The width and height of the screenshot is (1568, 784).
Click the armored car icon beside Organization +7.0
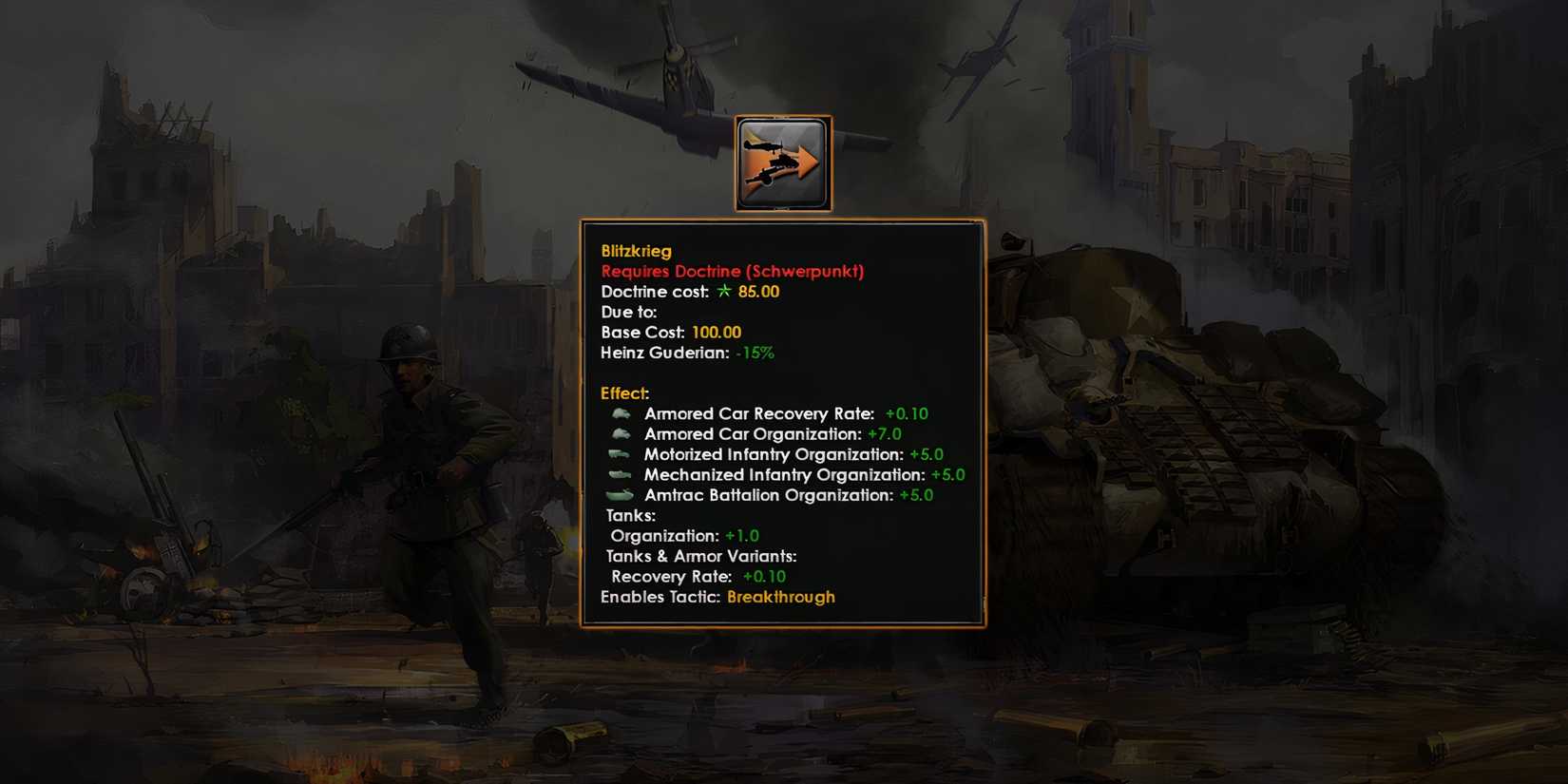(623, 434)
